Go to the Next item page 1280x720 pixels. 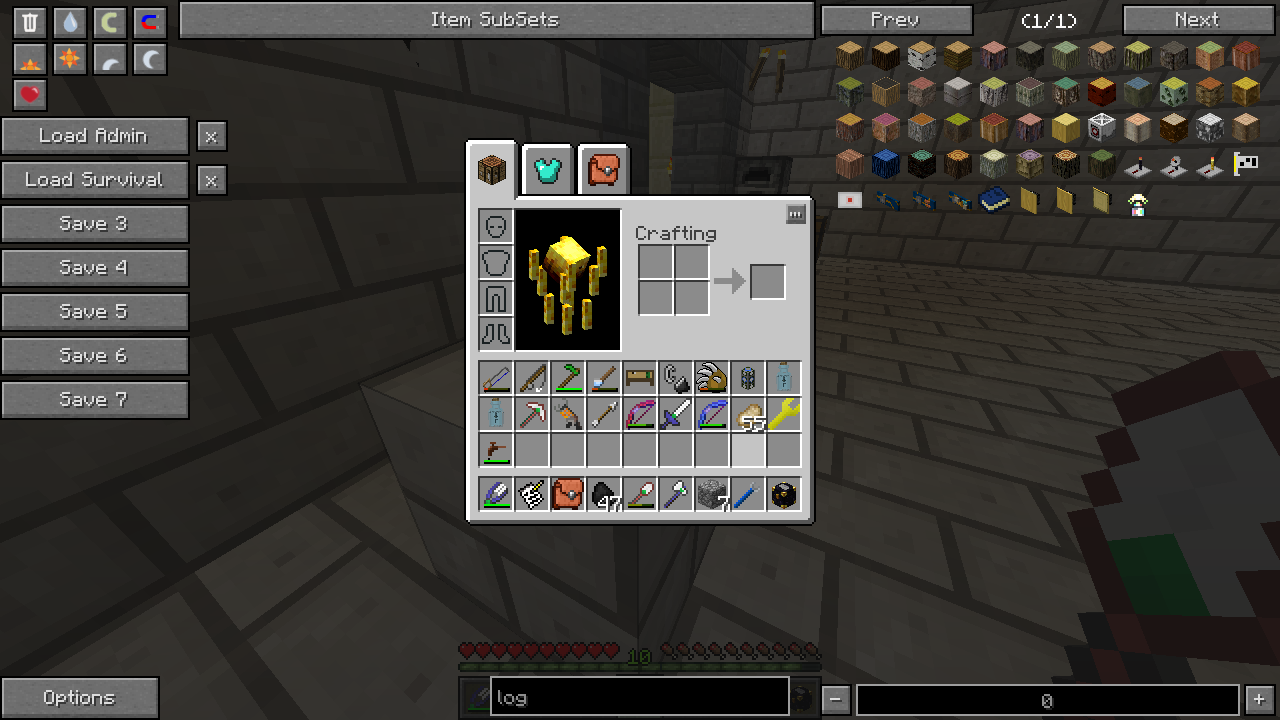[1197, 20]
